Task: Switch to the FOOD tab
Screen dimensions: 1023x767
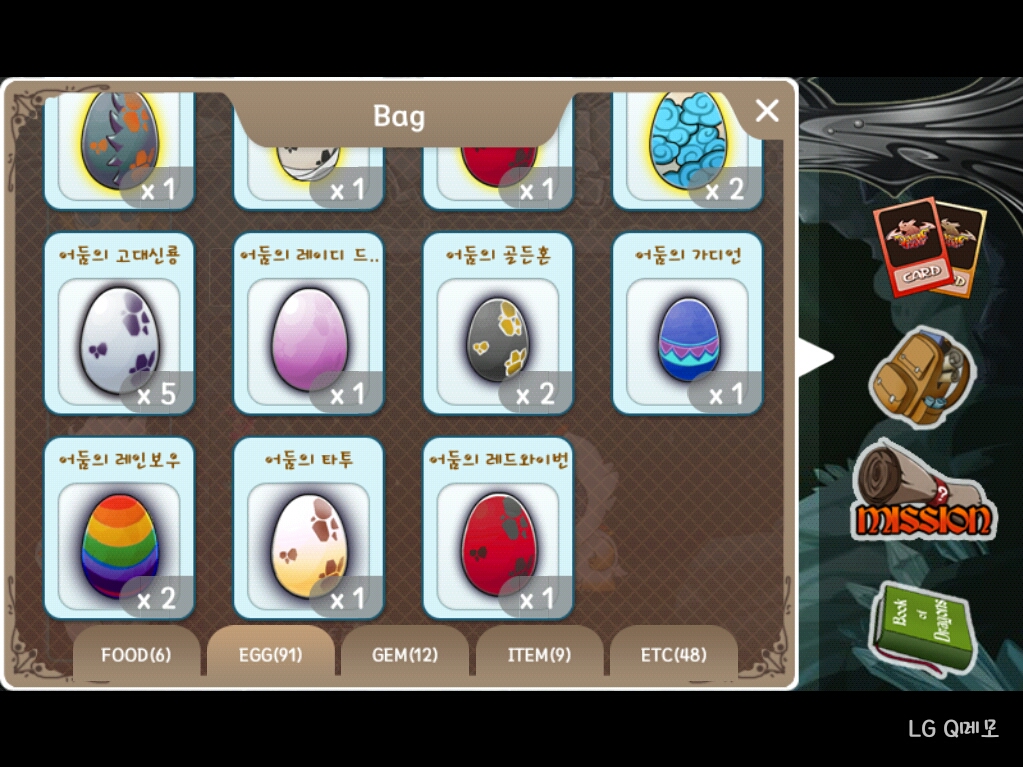Action: 136,655
